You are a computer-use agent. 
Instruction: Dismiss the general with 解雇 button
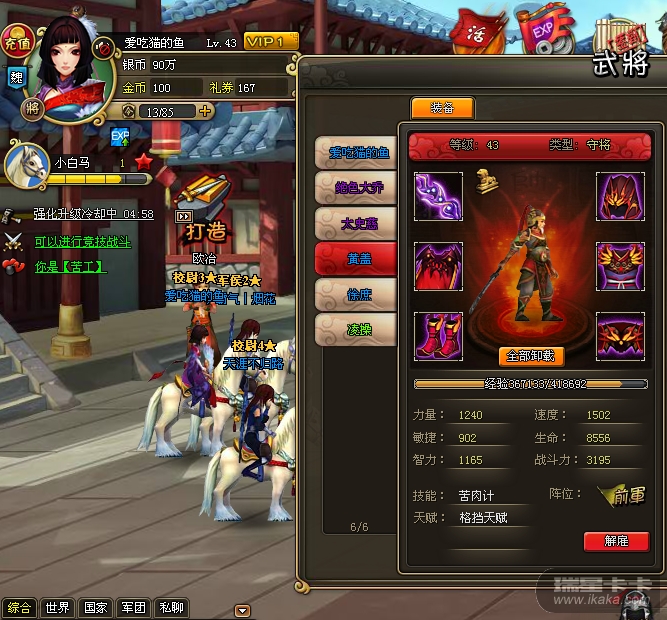[x=616, y=541]
